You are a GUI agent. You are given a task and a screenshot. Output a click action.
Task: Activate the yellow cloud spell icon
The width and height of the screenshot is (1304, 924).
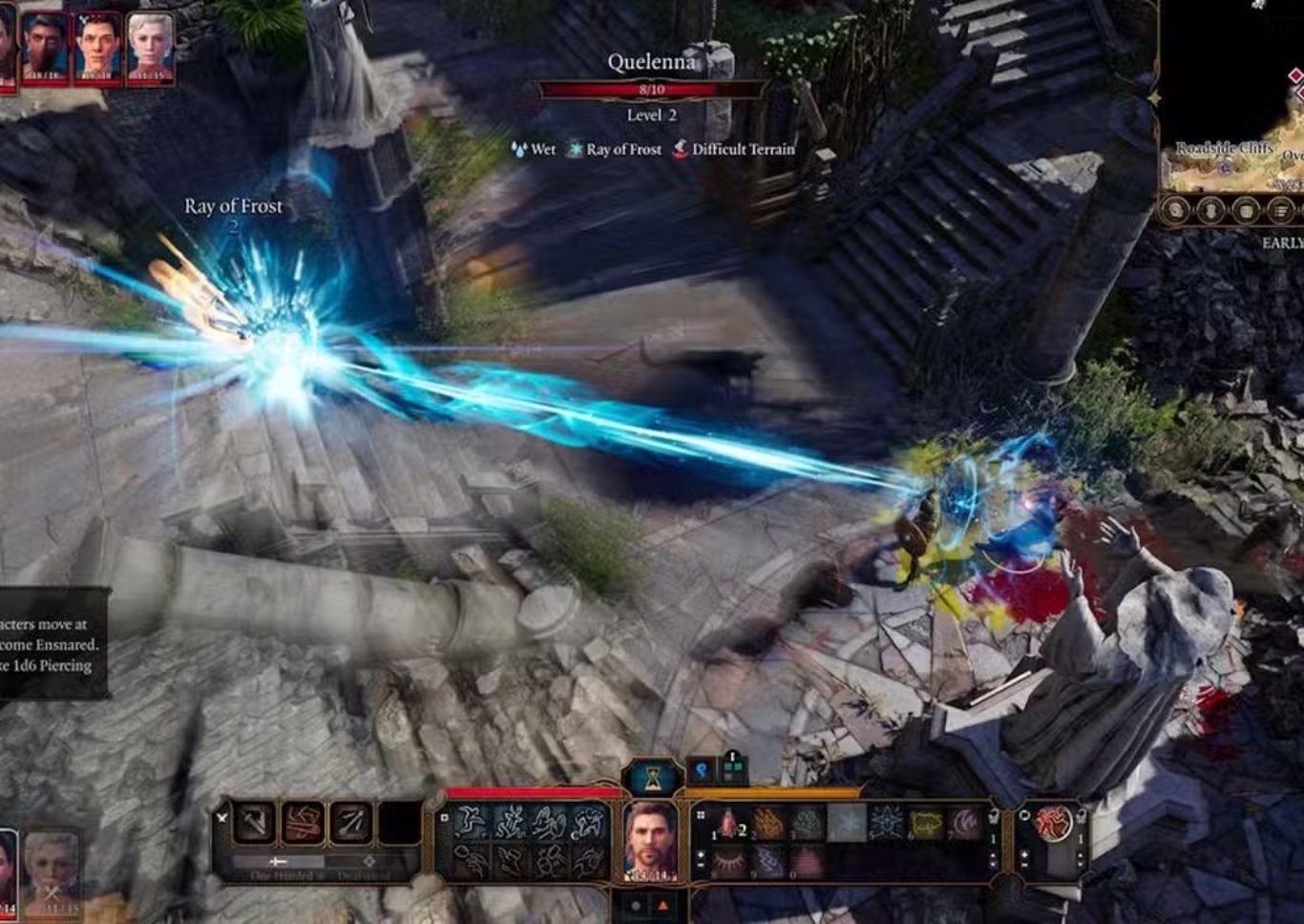tap(926, 823)
